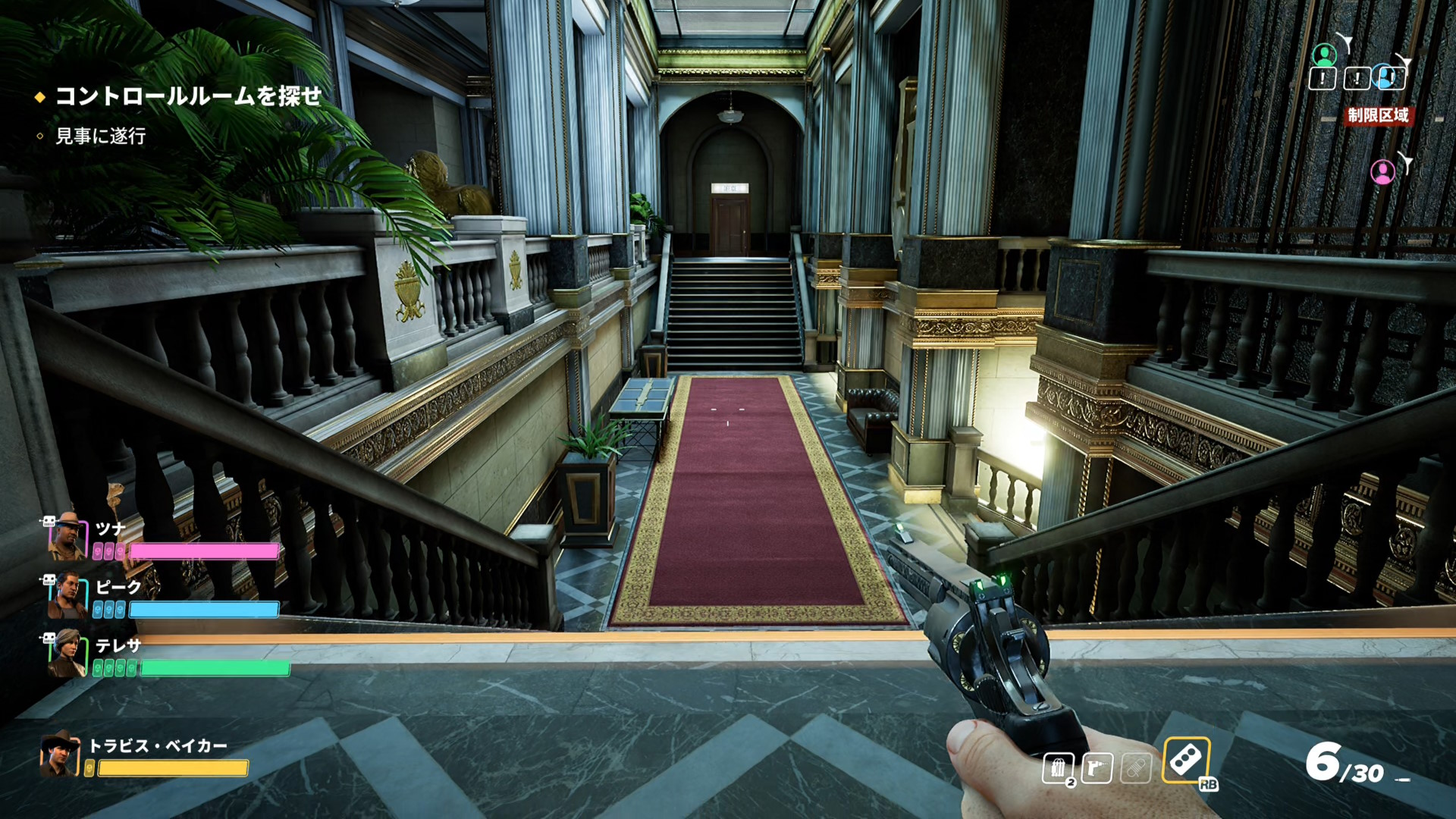
Task: Click the pink teammate marker icon
Action: (x=1382, y=172)
